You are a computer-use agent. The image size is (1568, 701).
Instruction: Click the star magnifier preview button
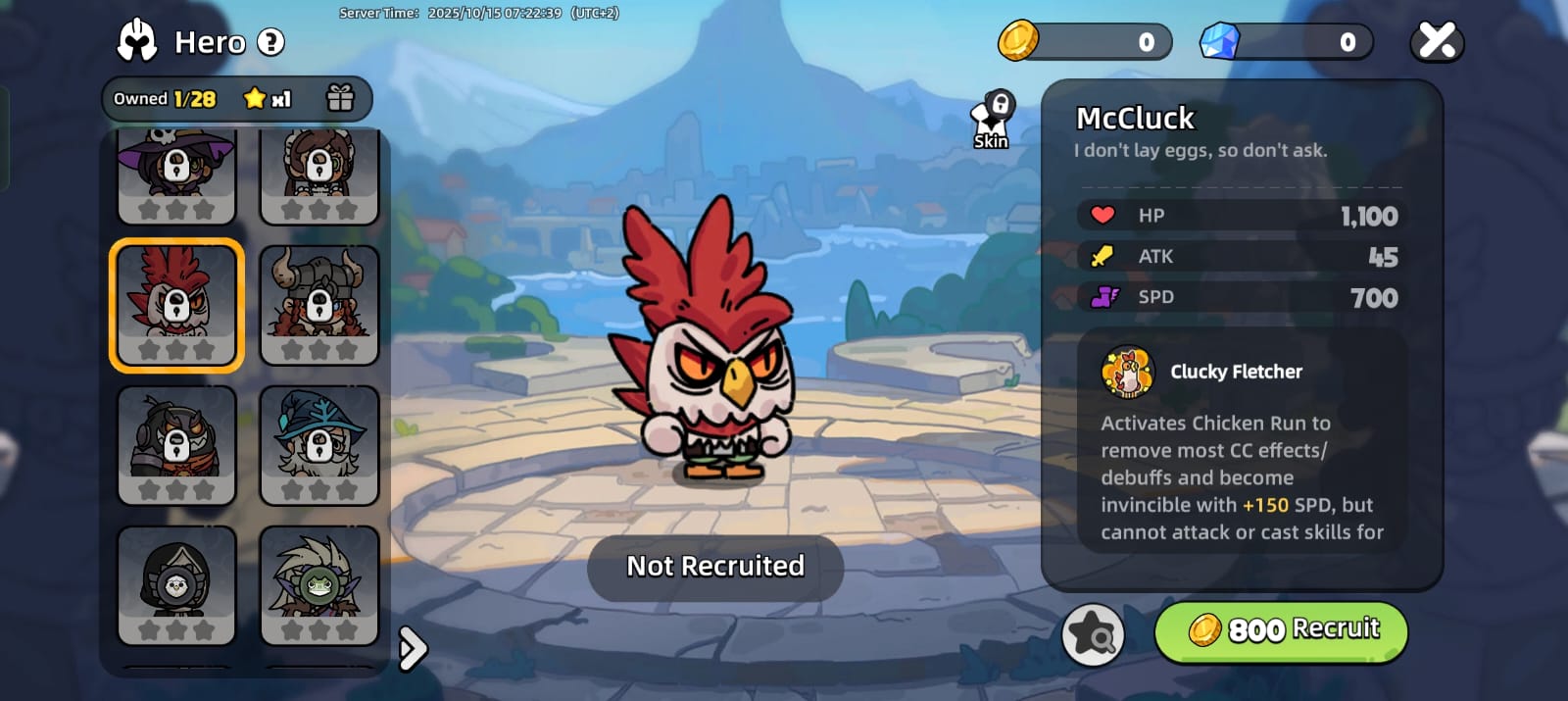(x=1093, y=635)
